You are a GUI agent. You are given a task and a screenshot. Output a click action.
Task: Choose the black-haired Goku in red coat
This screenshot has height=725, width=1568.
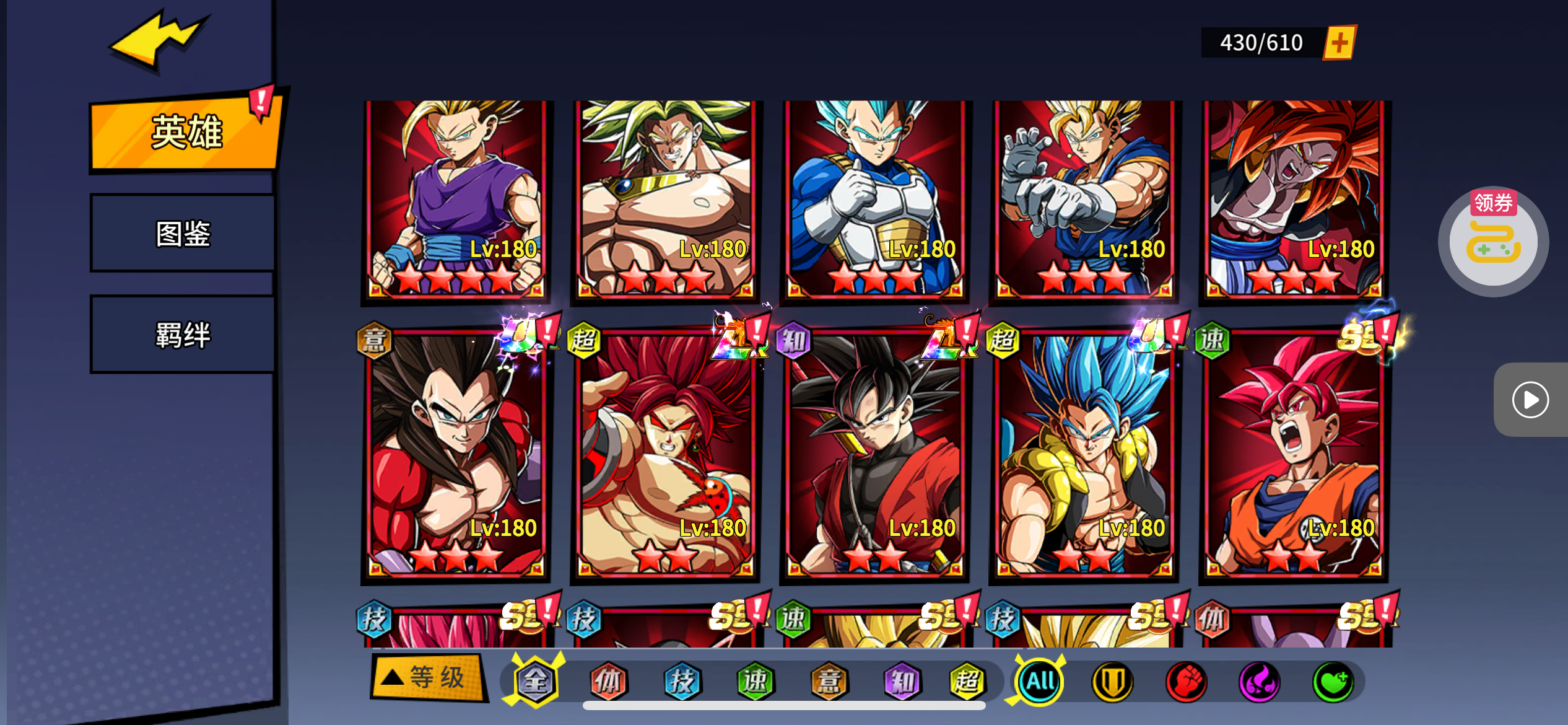click(x=874, y=455)
